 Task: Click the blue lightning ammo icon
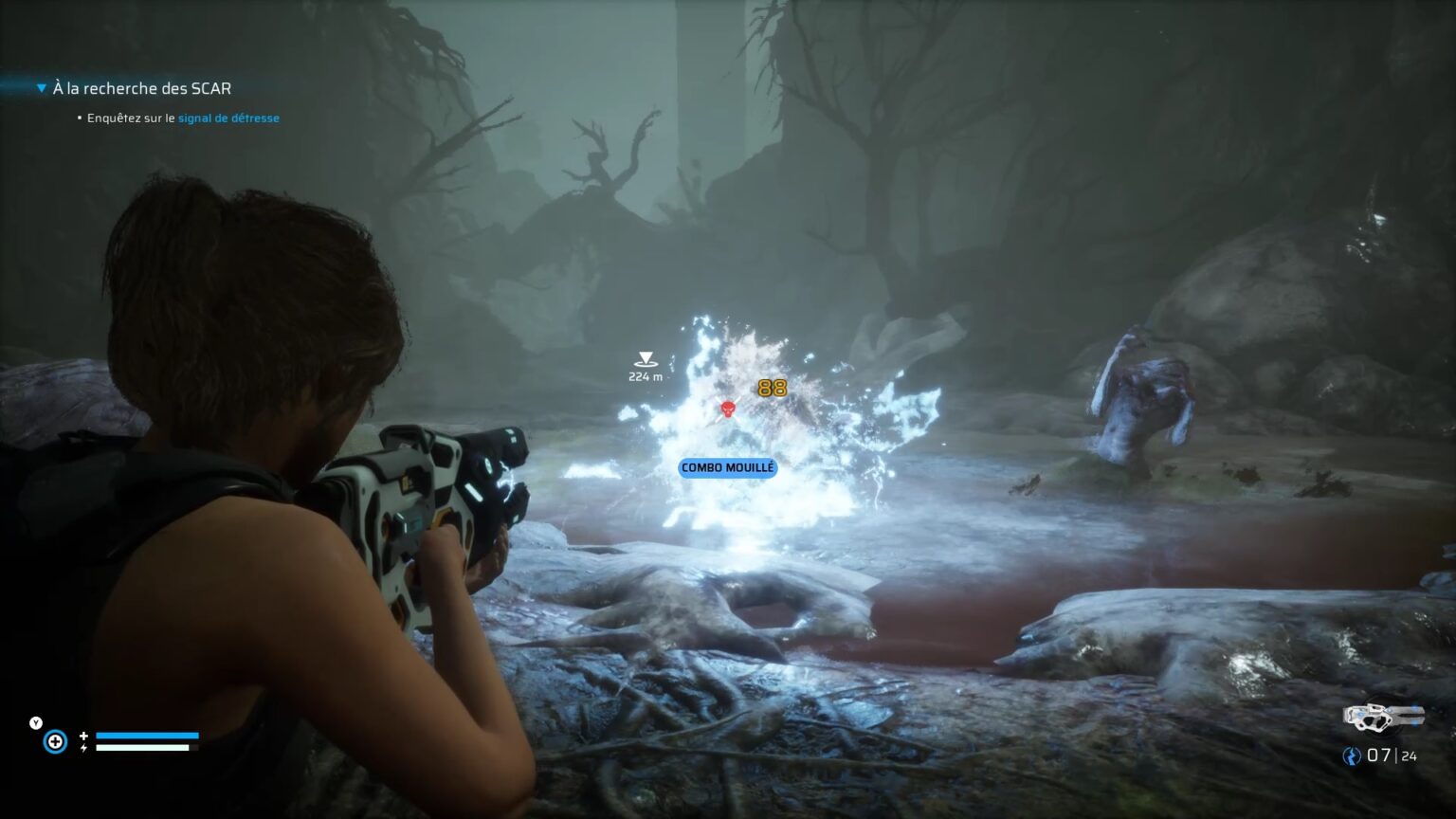[1350, 755]
